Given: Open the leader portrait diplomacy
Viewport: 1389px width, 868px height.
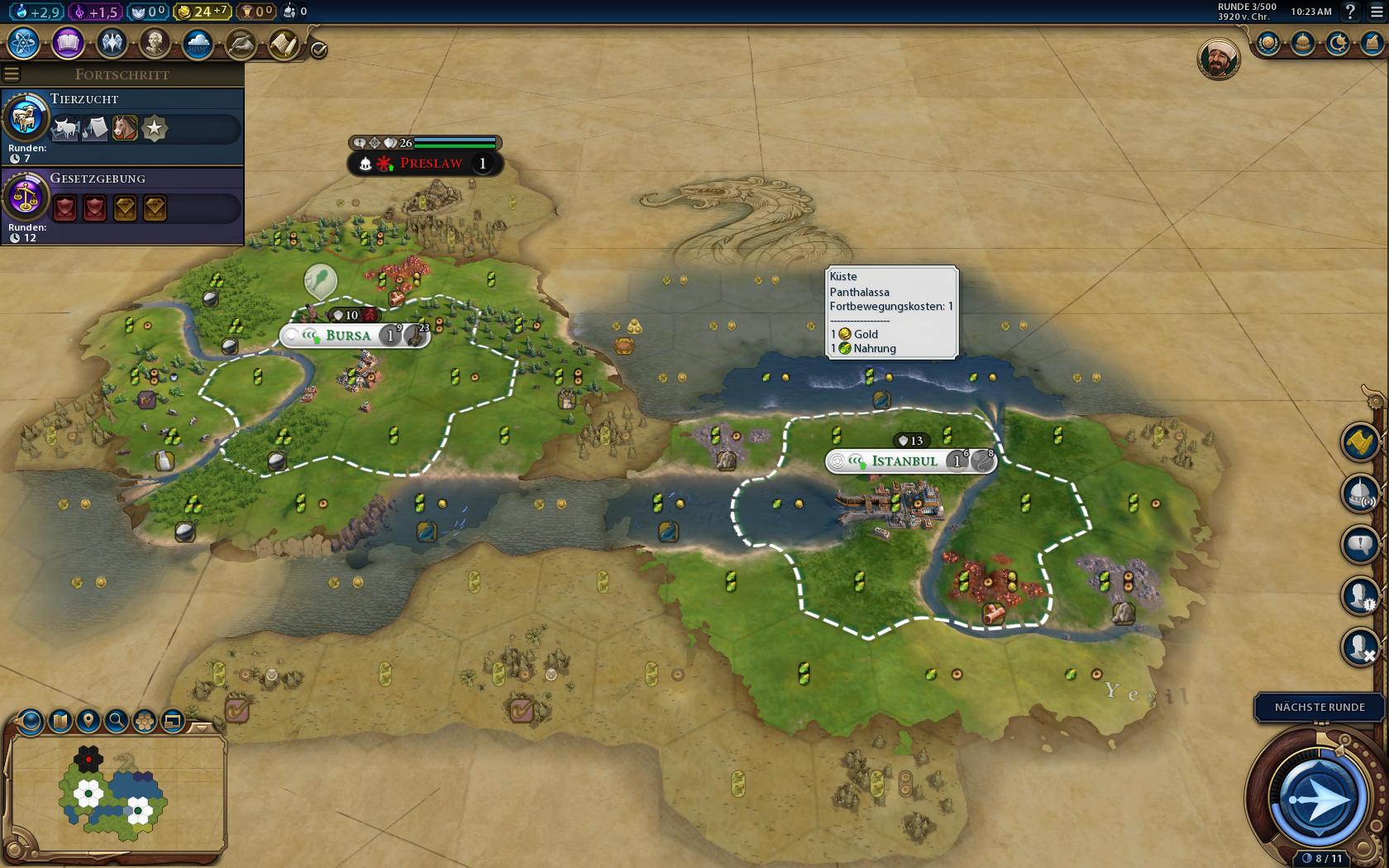Looking at the screenshot, I should [1218, 59].
